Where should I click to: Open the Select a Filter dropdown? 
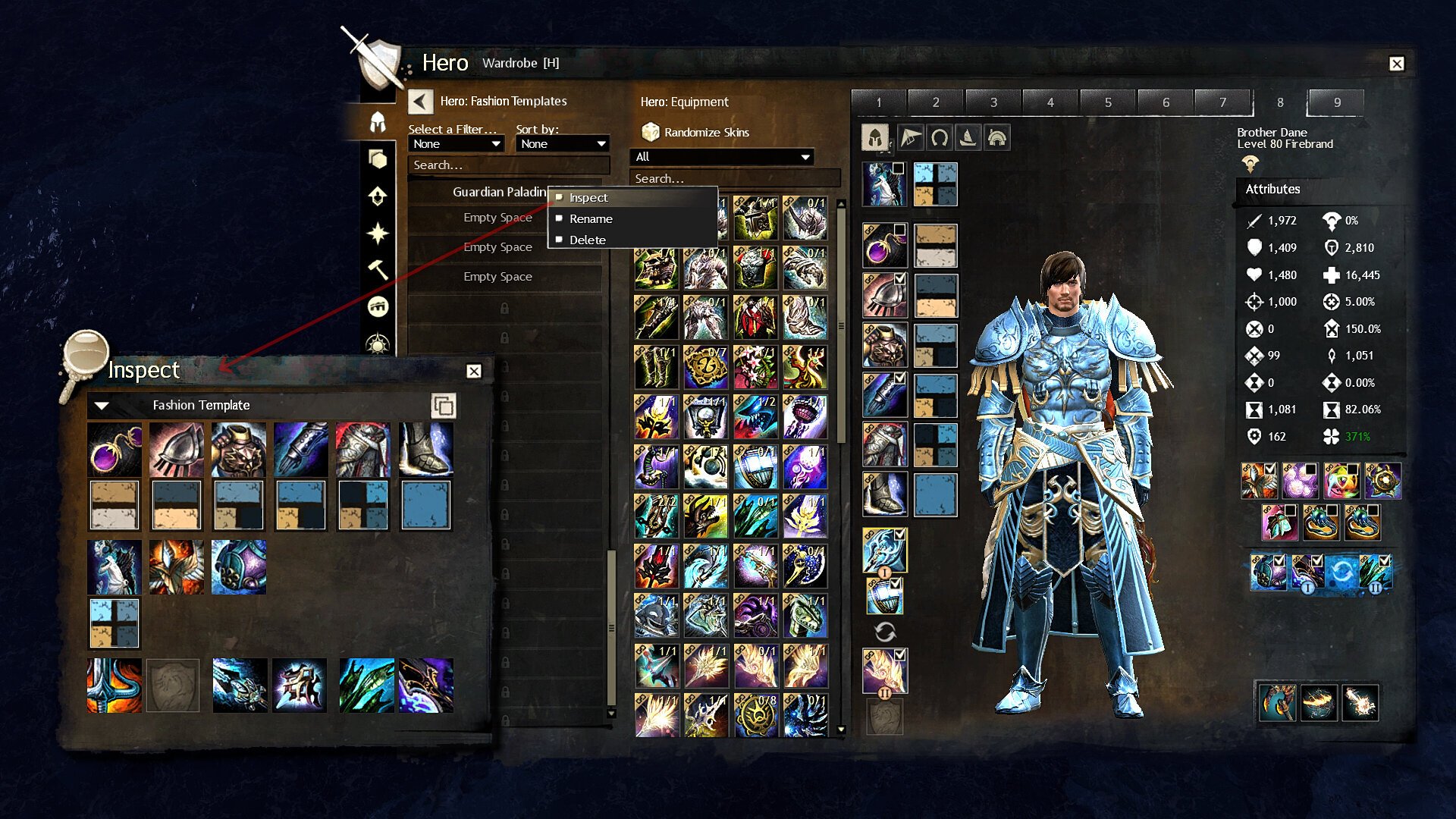coord(457,144)
